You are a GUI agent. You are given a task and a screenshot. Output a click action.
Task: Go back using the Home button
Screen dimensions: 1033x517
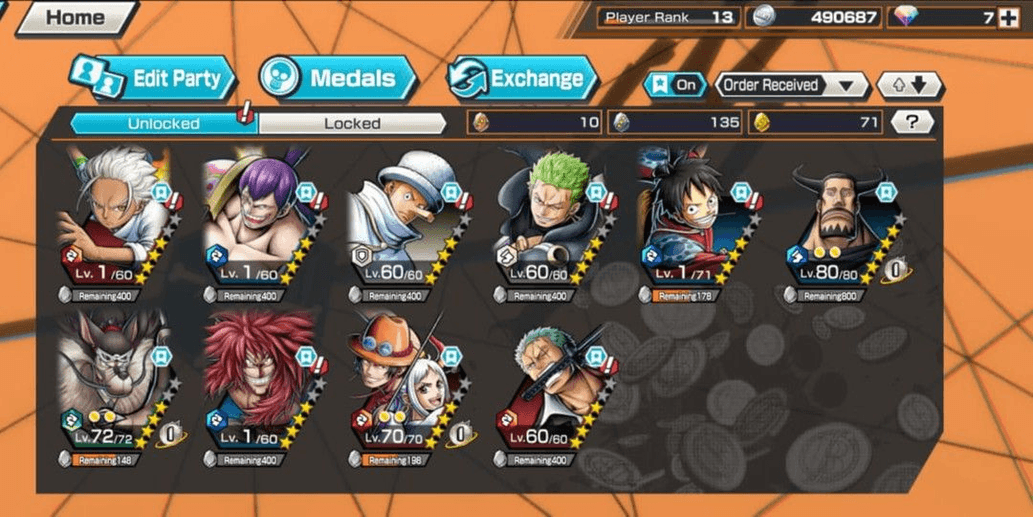pyautogui.click(x=73, y=17)
